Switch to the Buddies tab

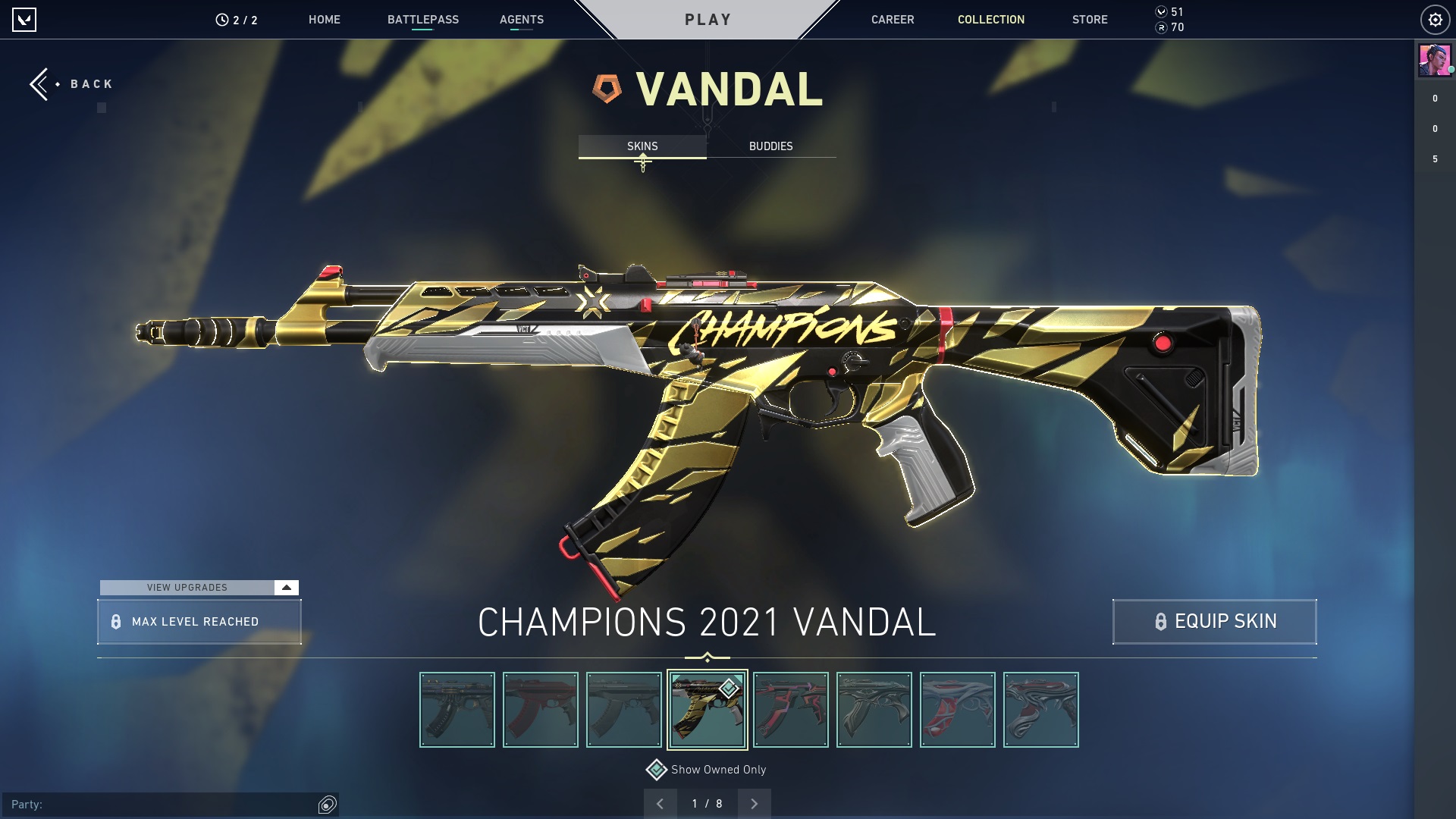coord(770,146)
